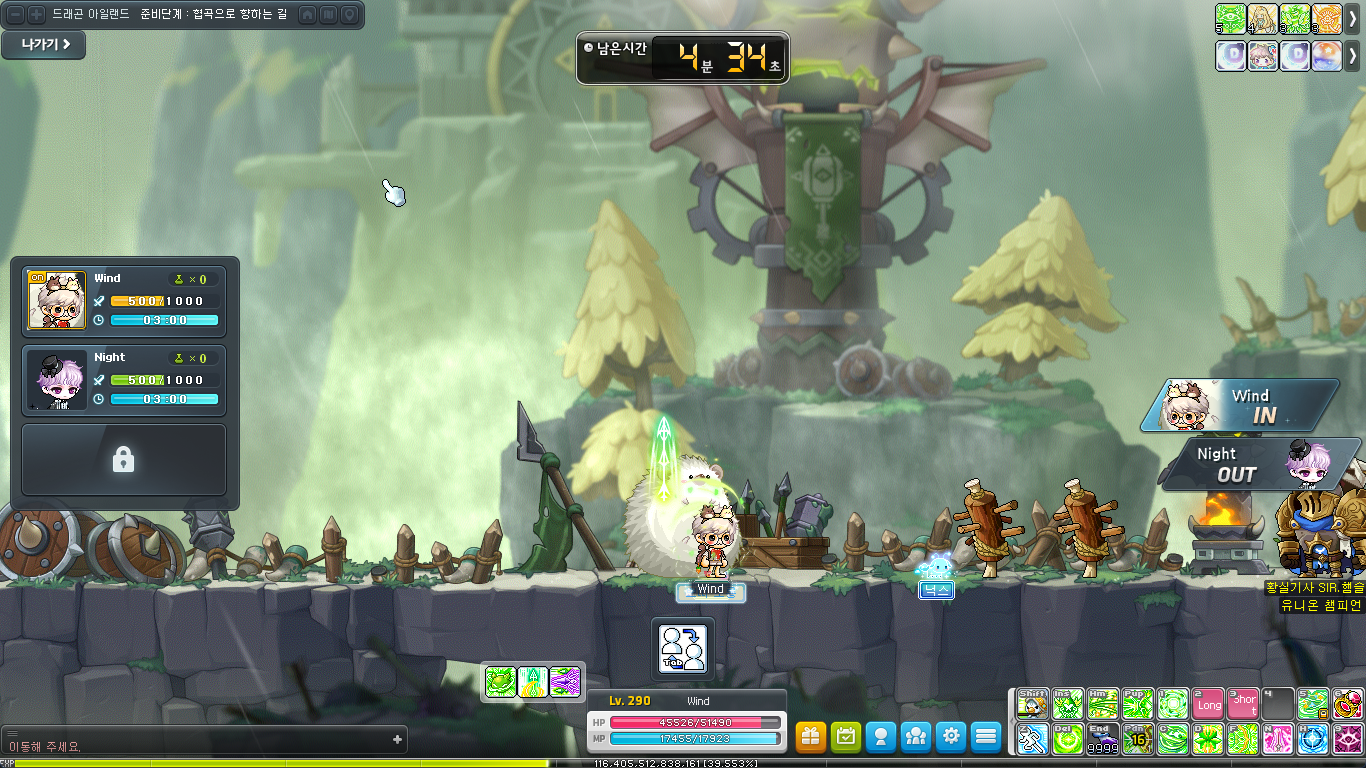The height and width of the screenshot is (768, 1366).
Task: Collapse the minimap with the minus button
Action: [15, 15]
